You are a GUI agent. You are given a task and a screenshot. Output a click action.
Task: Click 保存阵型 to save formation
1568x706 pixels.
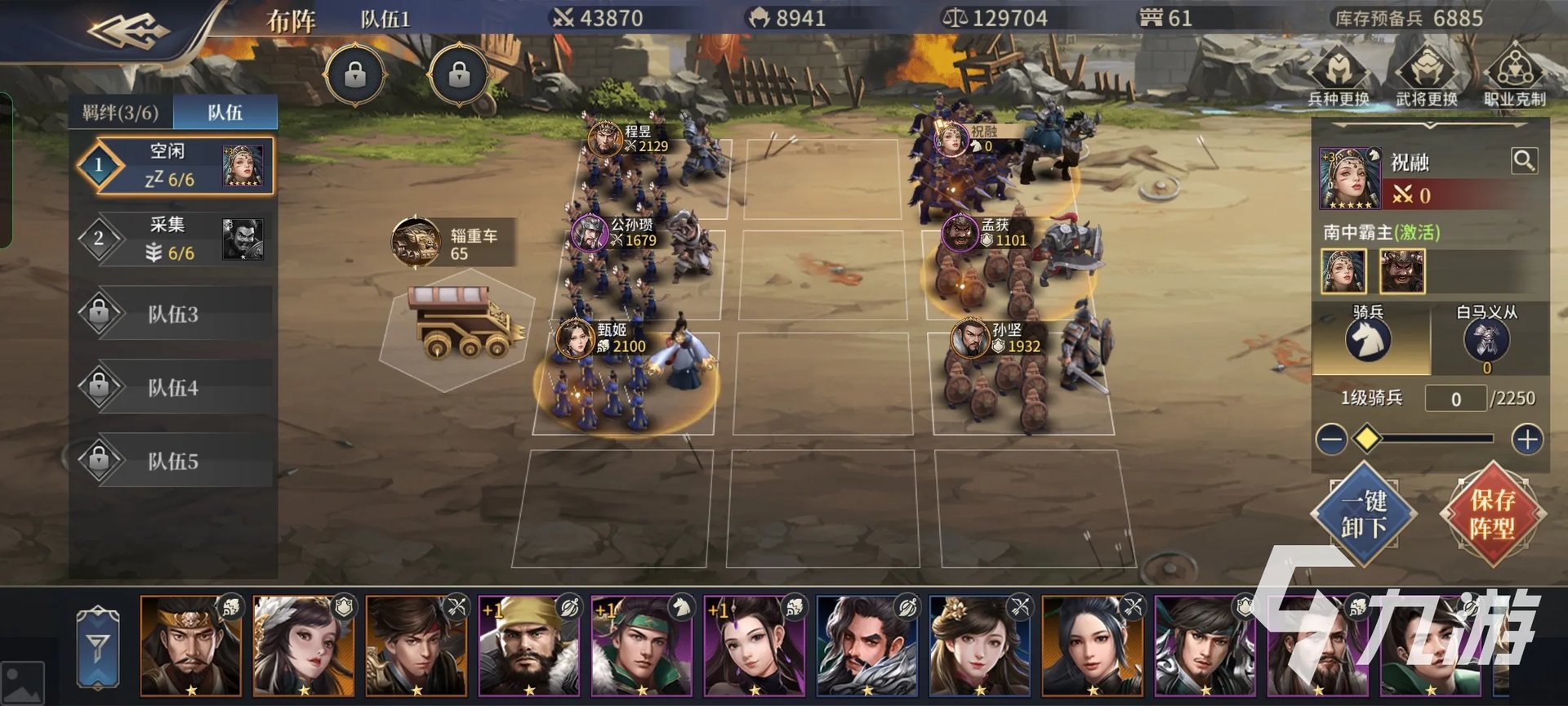(x=1492, y=514)
